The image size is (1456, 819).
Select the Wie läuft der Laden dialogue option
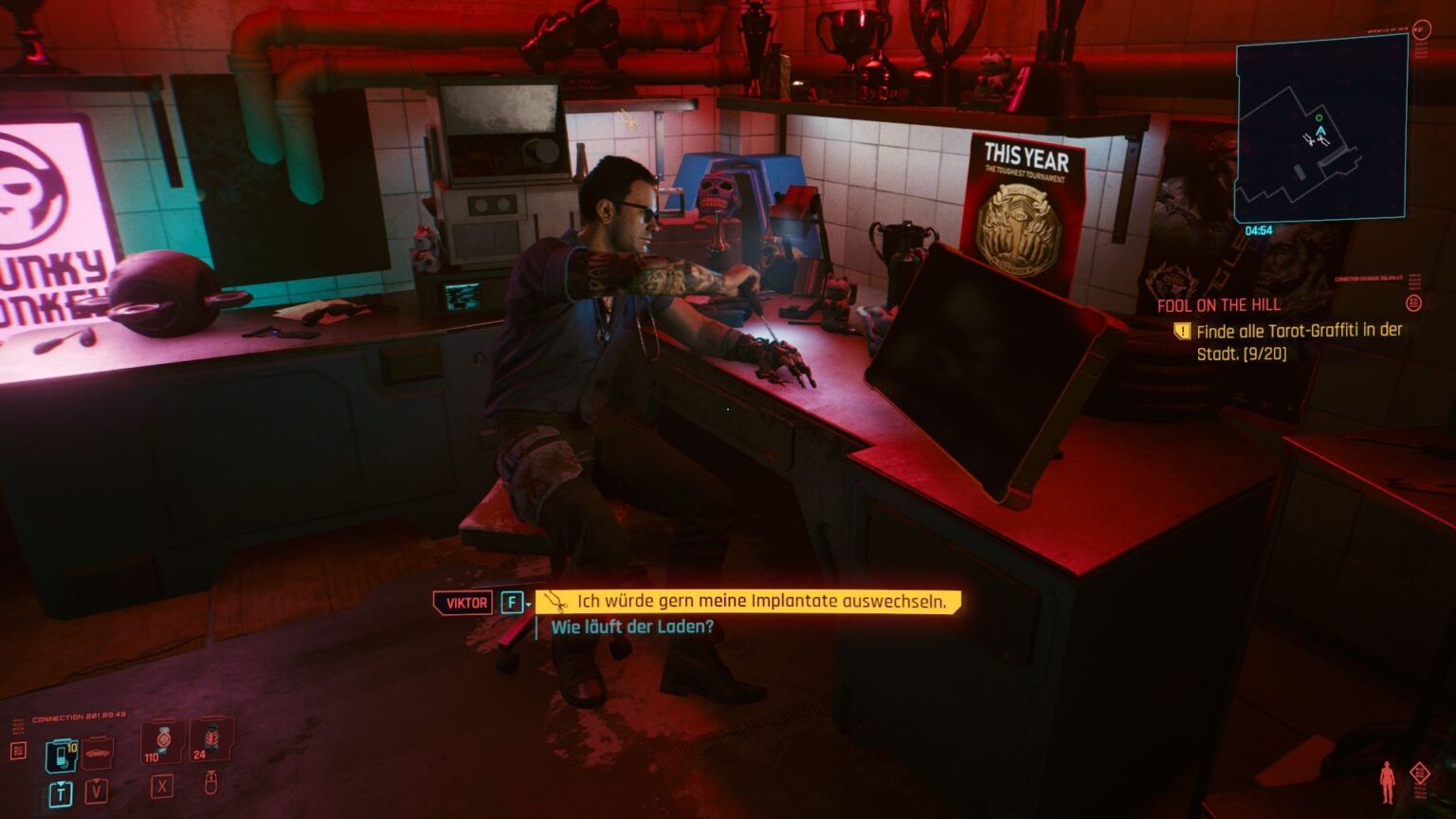[x=632, y=626]
